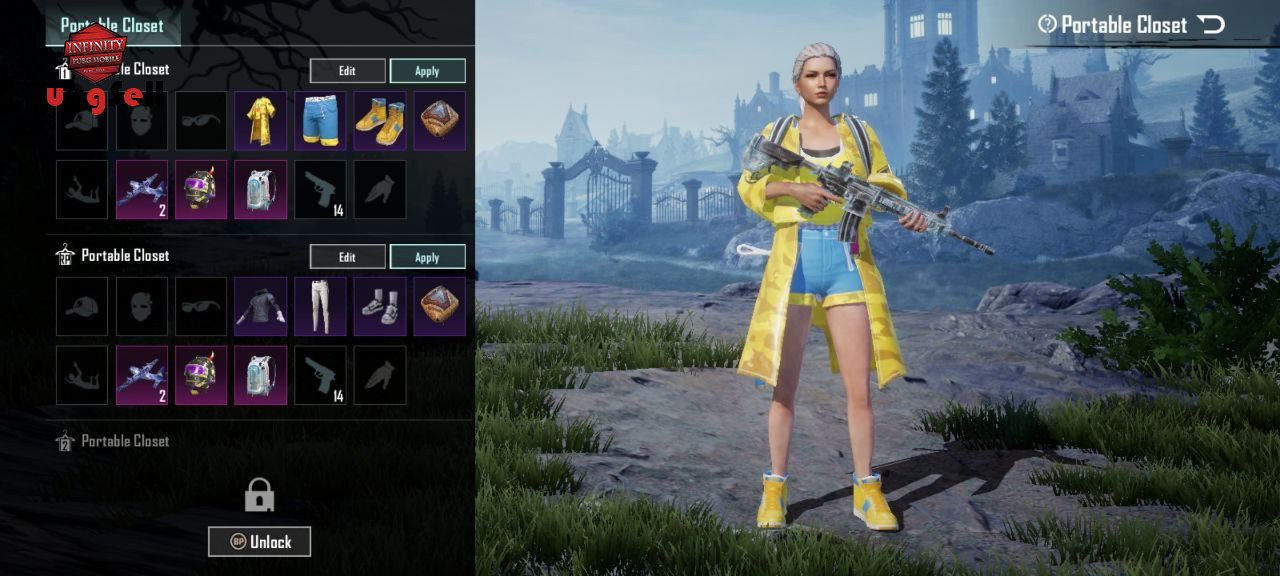Go back using the return arrow
The height and width of the screenshot is (576, 1280).
[x=1211, y=25]
